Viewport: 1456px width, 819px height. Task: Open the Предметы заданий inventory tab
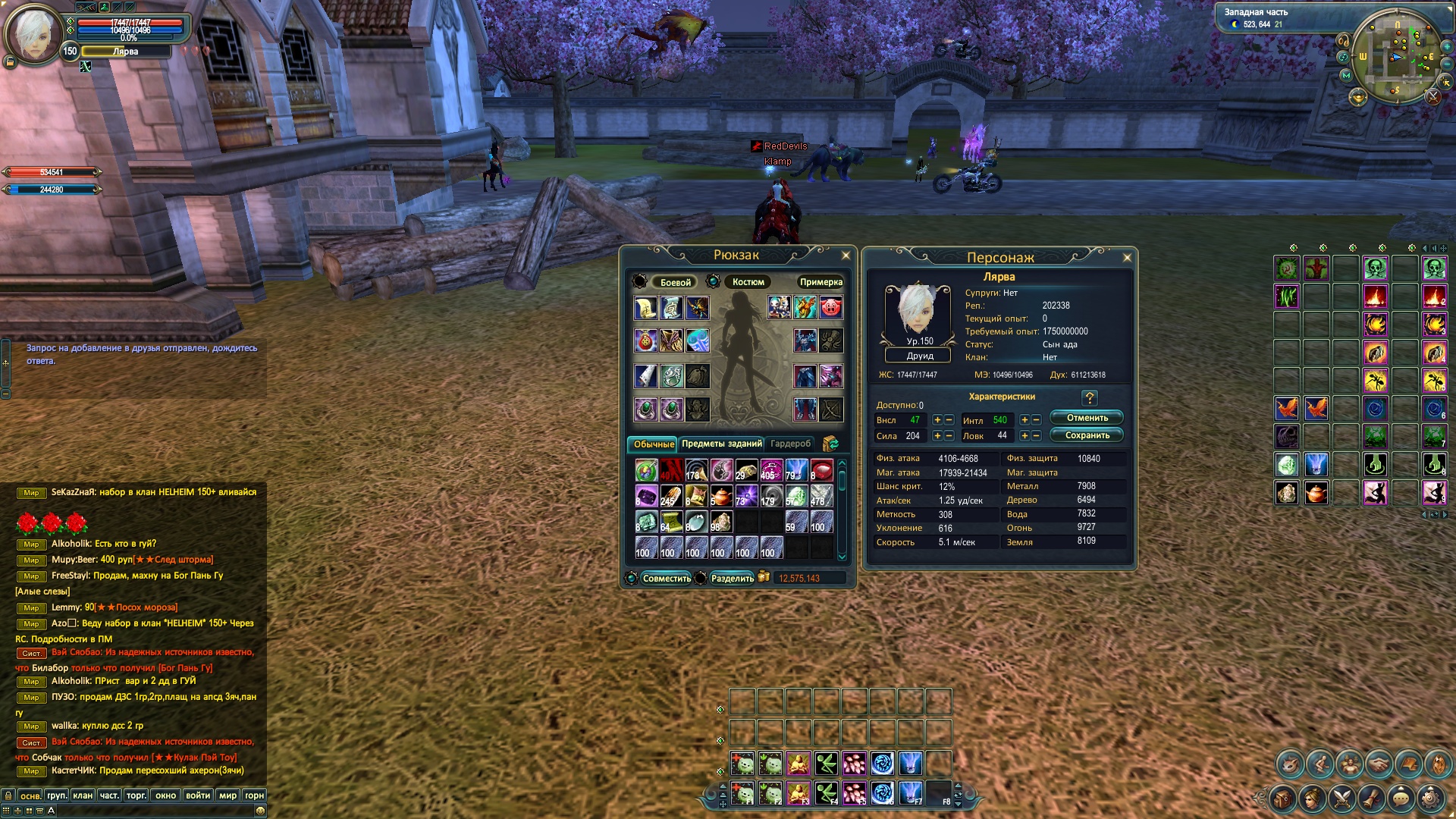tap(721, 444)
